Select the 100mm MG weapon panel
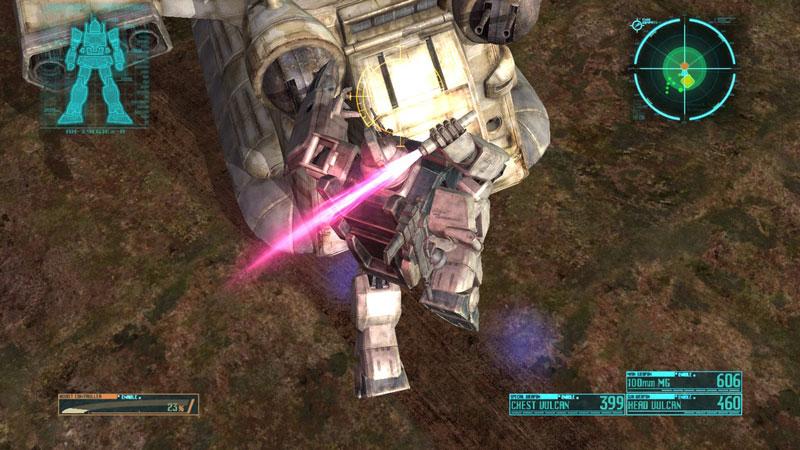Screen dimensions: 800x450 [x=683, y=381]
